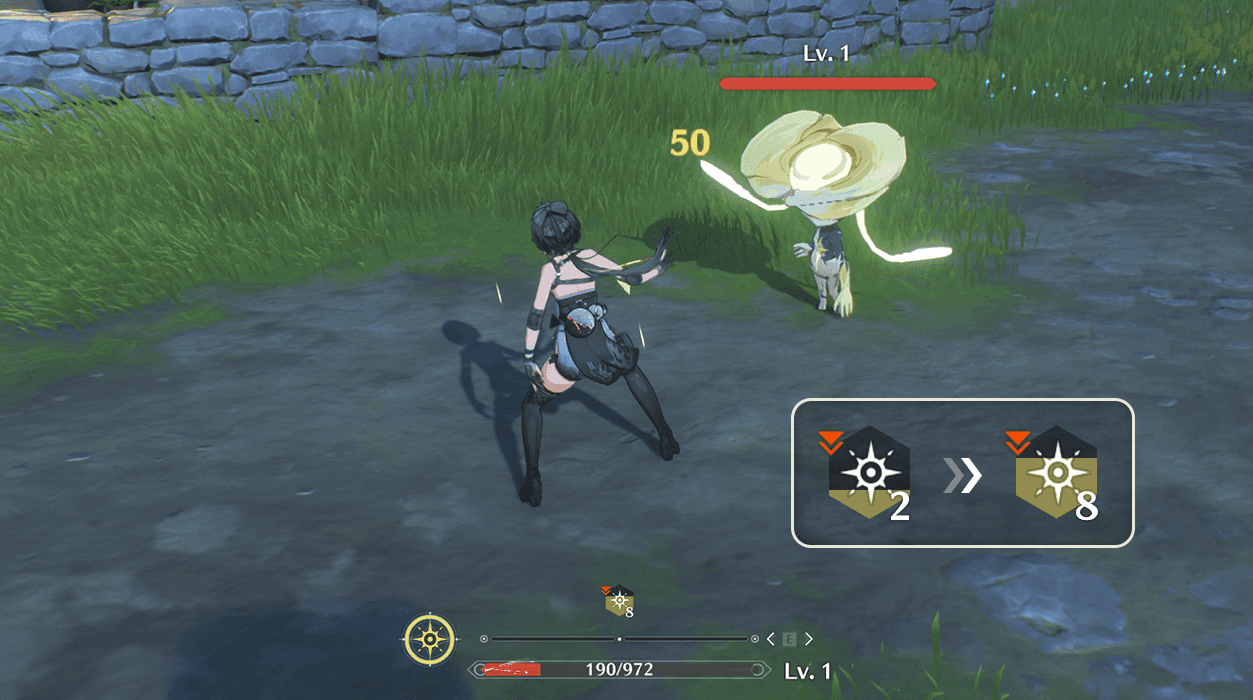Select the tutorial icon showing 2 stacks

point(866,475)
